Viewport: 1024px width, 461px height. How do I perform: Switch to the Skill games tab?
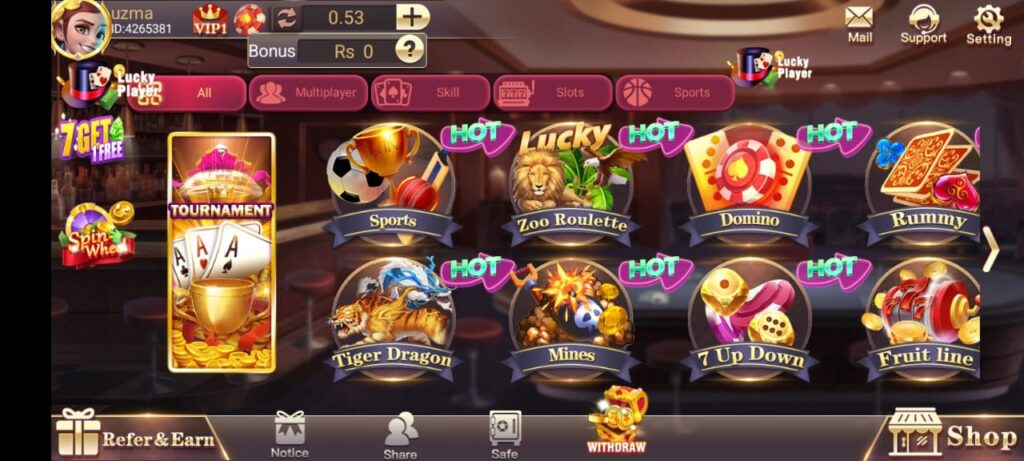430,93
